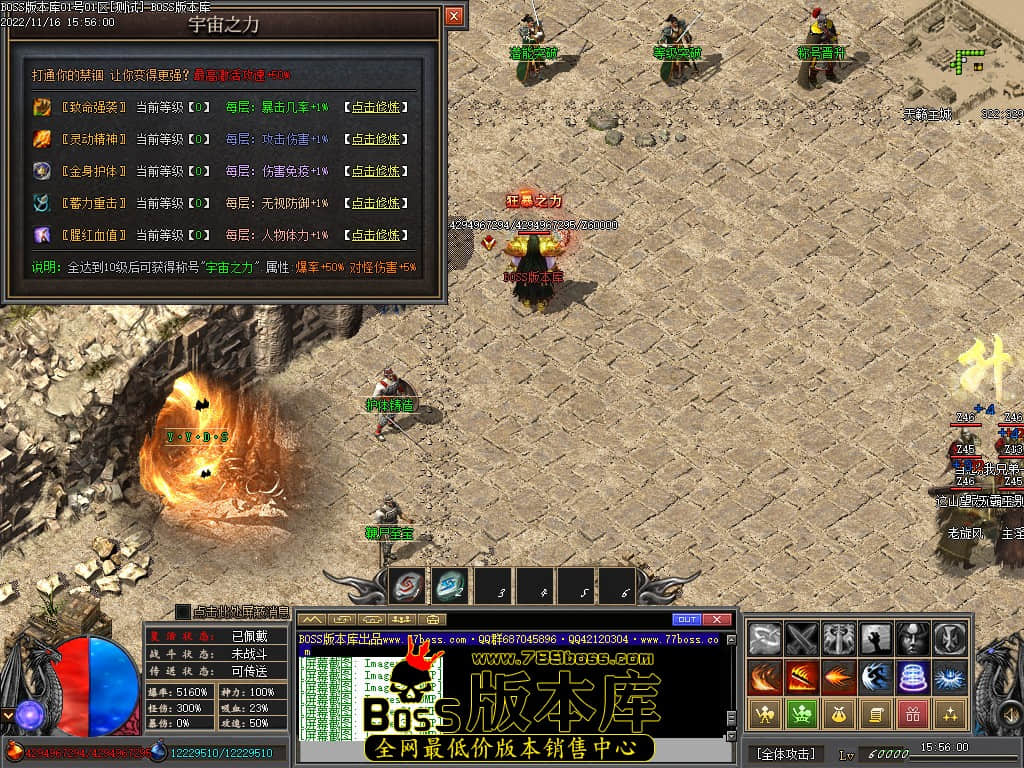Open the red gift box menu

913,714
